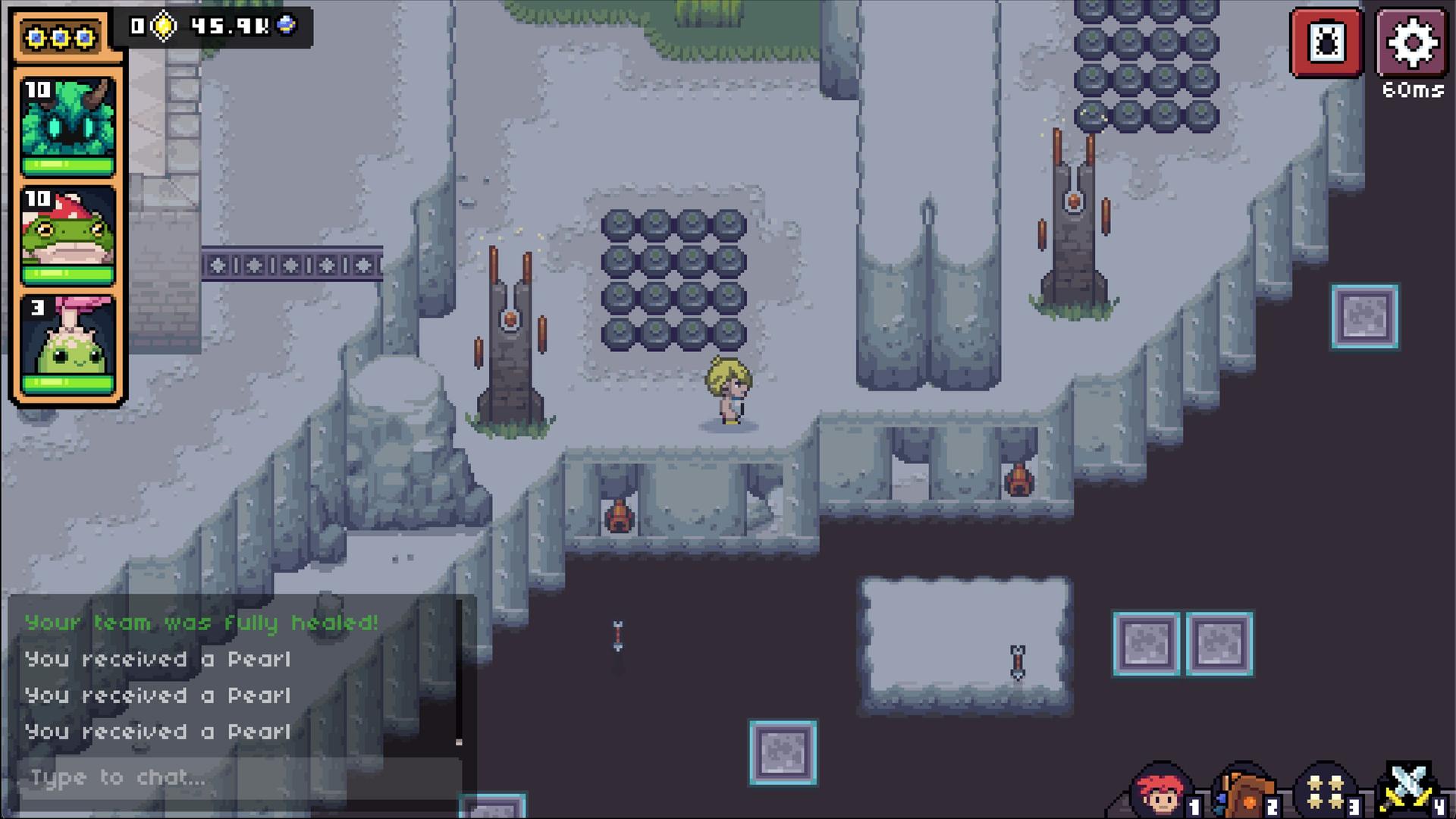This screenshot has width=1456, height=819.
Task: Click the three blue gems badge
Action: pyautogui.click(x=61, y=37)
